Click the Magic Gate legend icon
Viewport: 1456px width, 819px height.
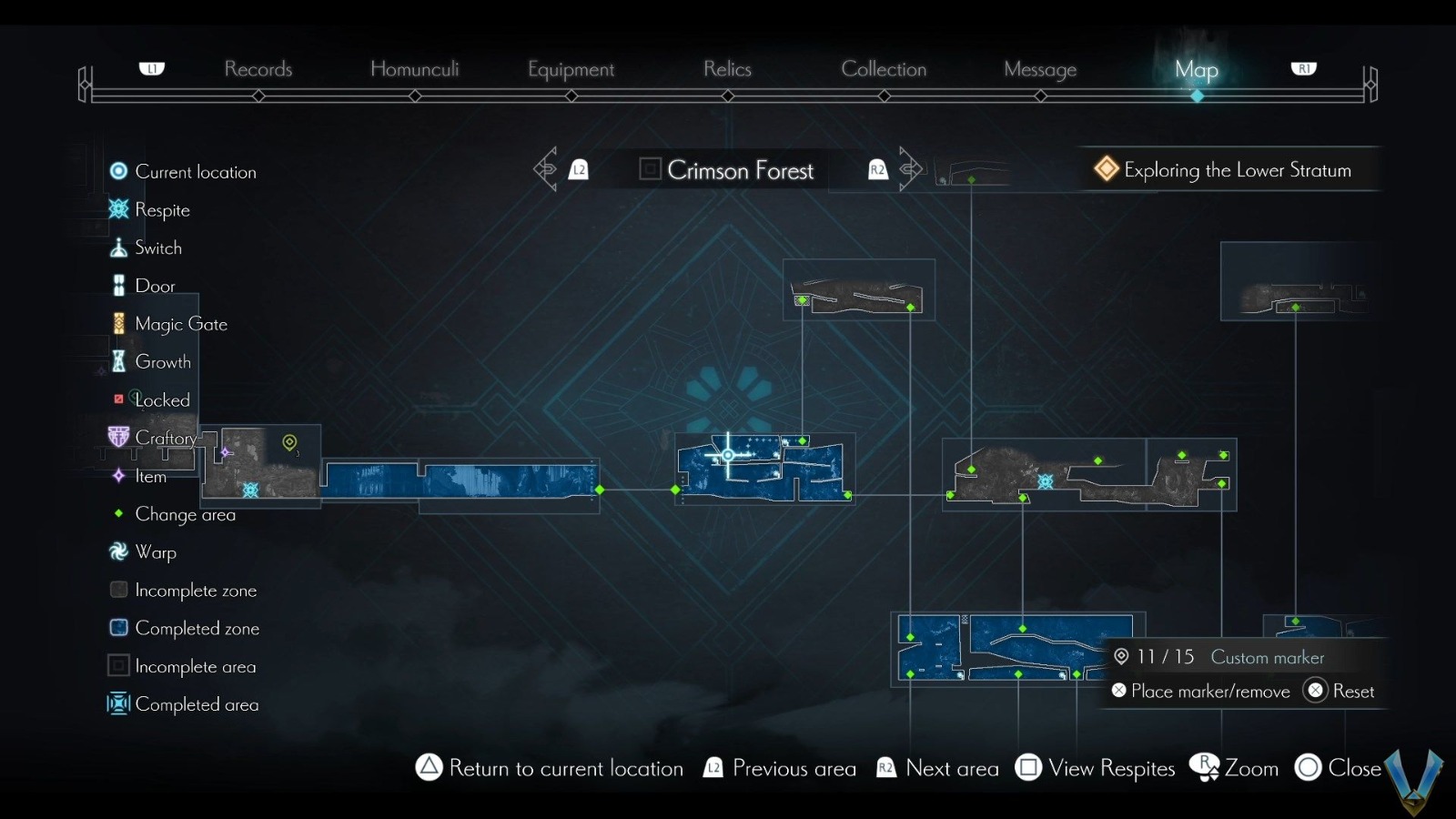[x=118, y=323]
